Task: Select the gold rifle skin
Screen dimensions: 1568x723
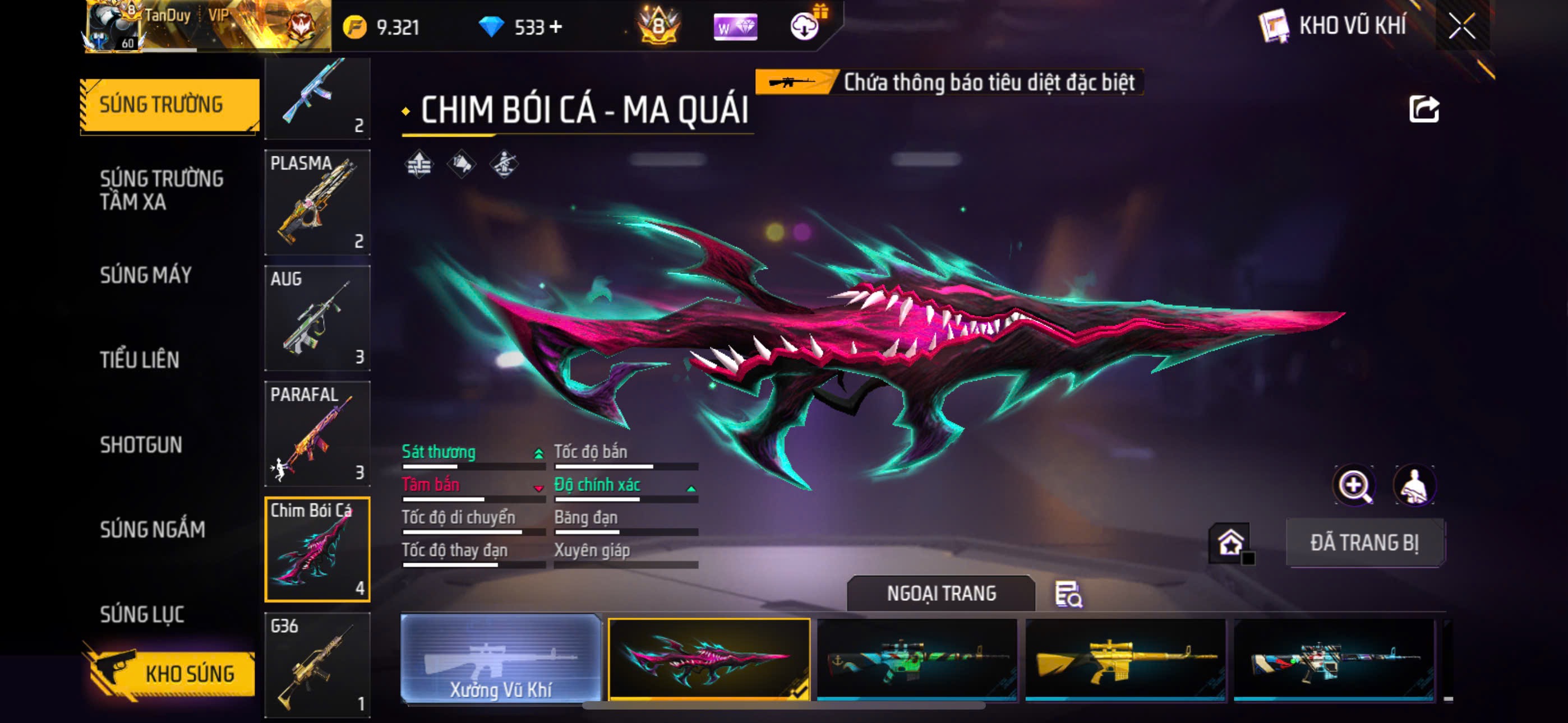Action: tap(1125, 660)
